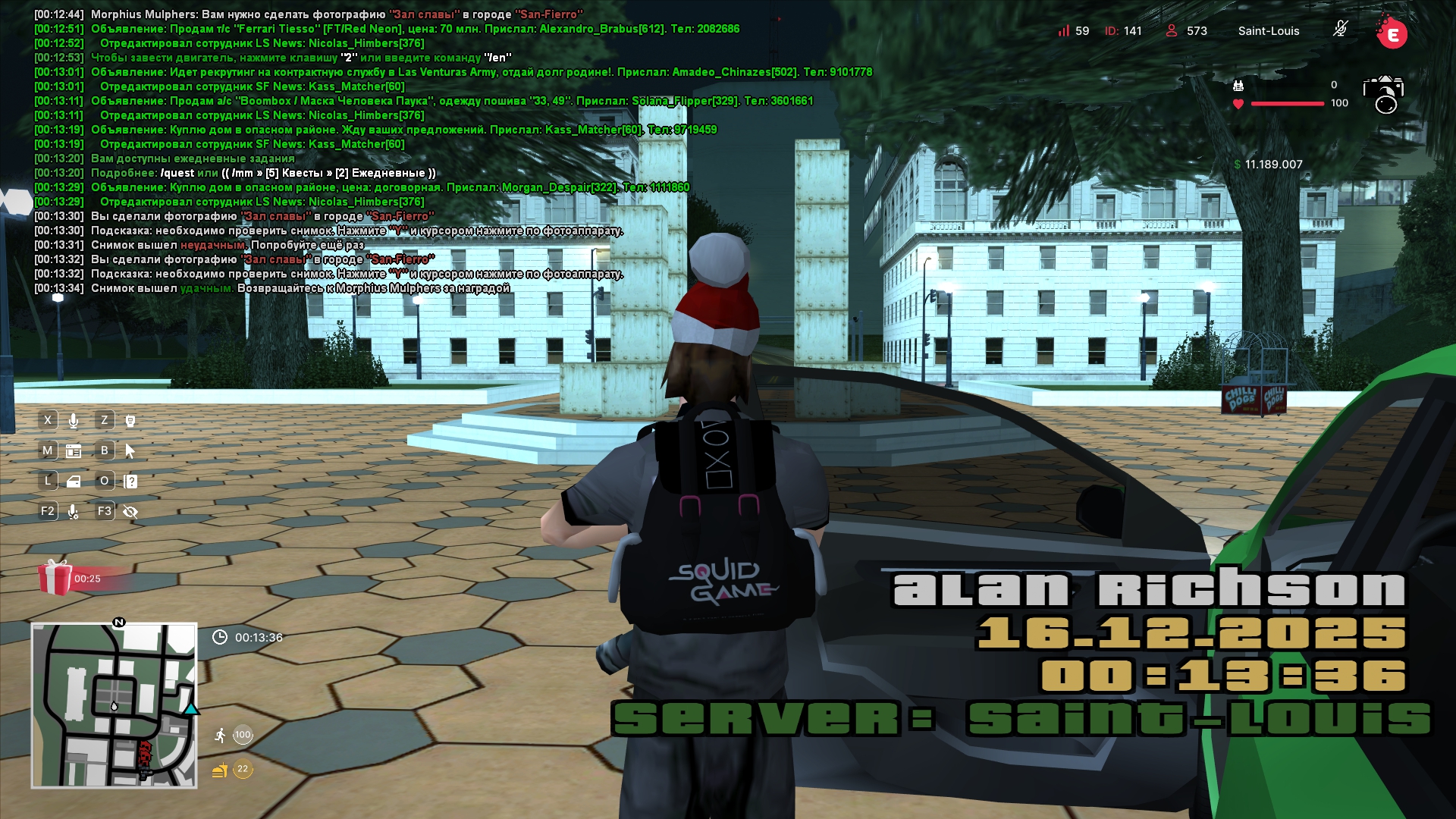Open the main menu window icon
Screen dimensions: 1456x819
coord(74,451)
